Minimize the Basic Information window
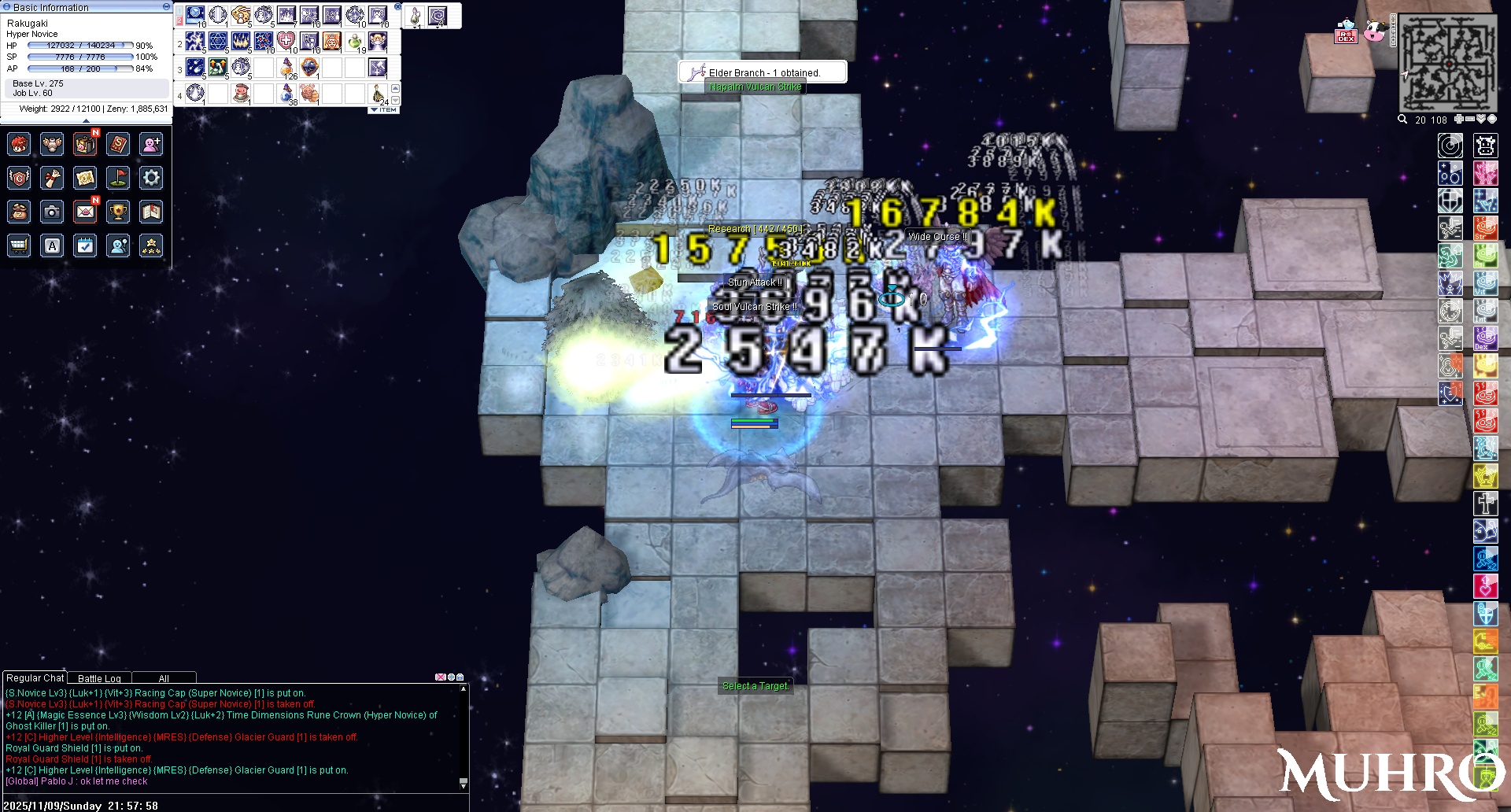 [x=166, y=6]
